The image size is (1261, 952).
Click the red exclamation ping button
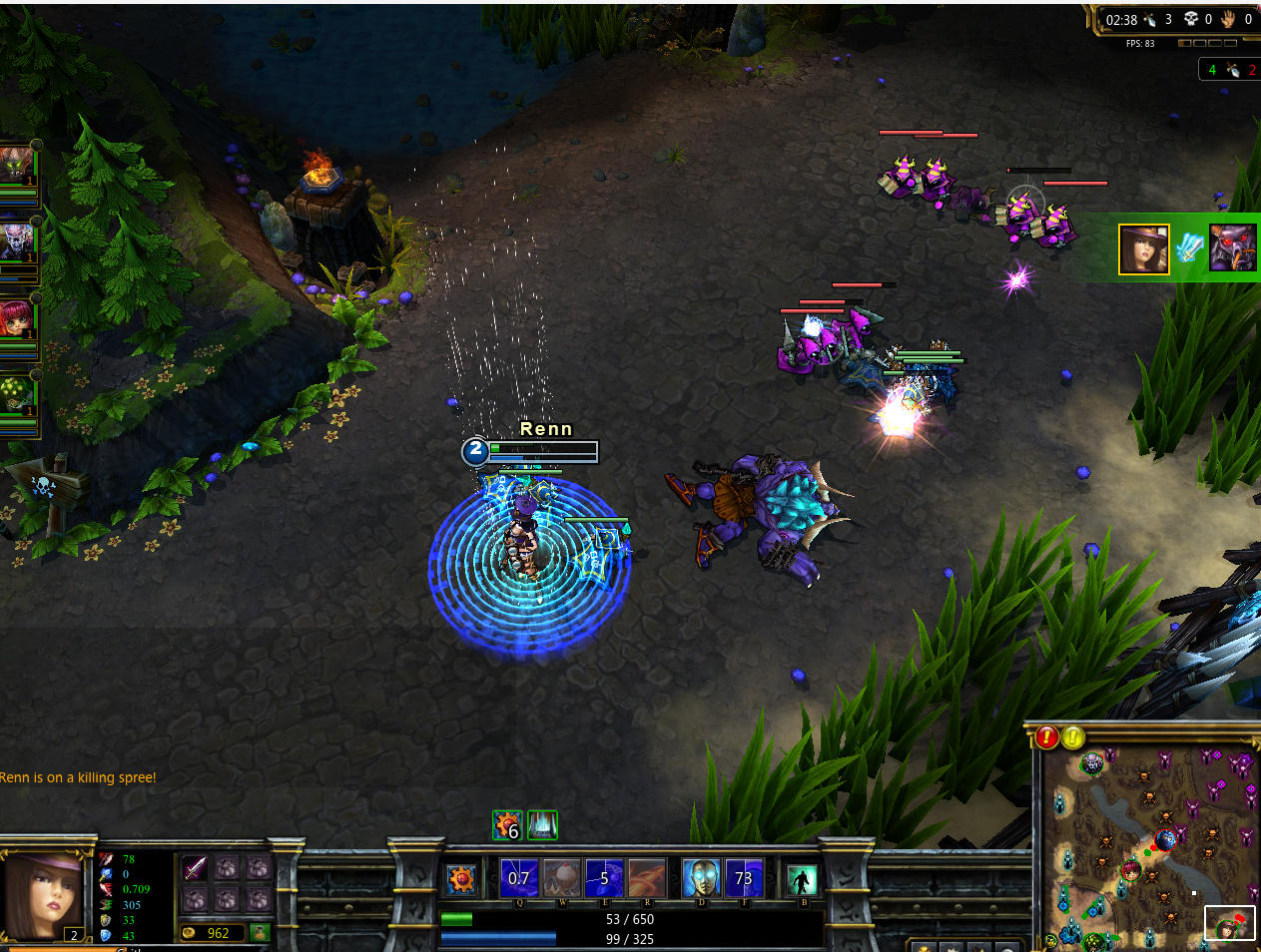[x=1046, y=737]
